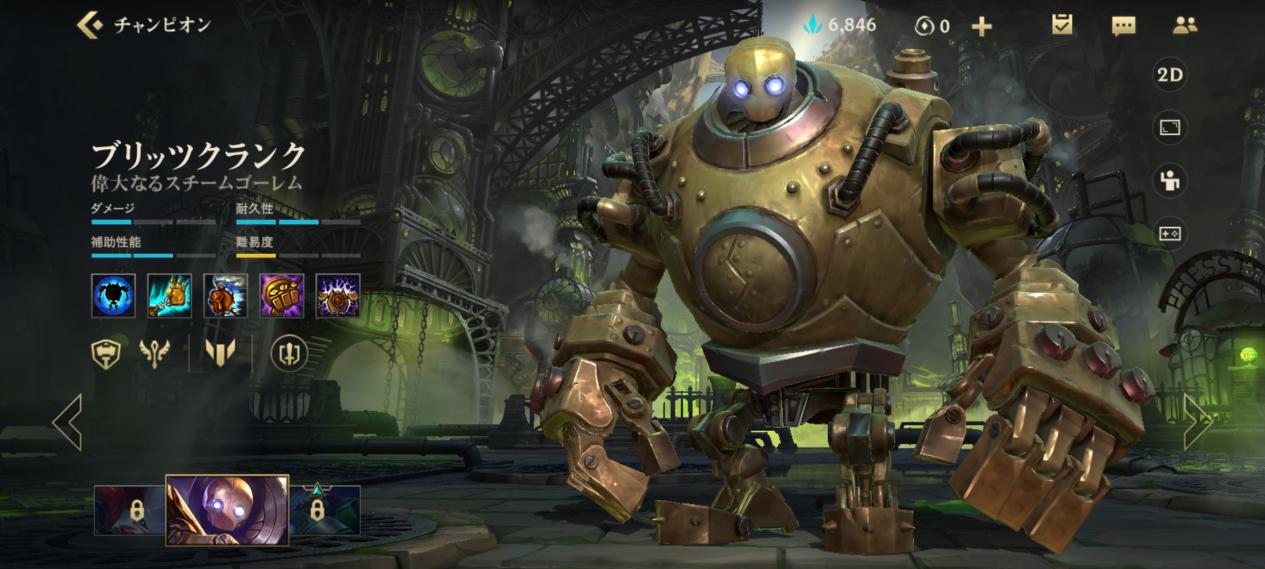Open the circled sword build button
The width and height of the screenshot is (1265, 569).
coord(289,352)
